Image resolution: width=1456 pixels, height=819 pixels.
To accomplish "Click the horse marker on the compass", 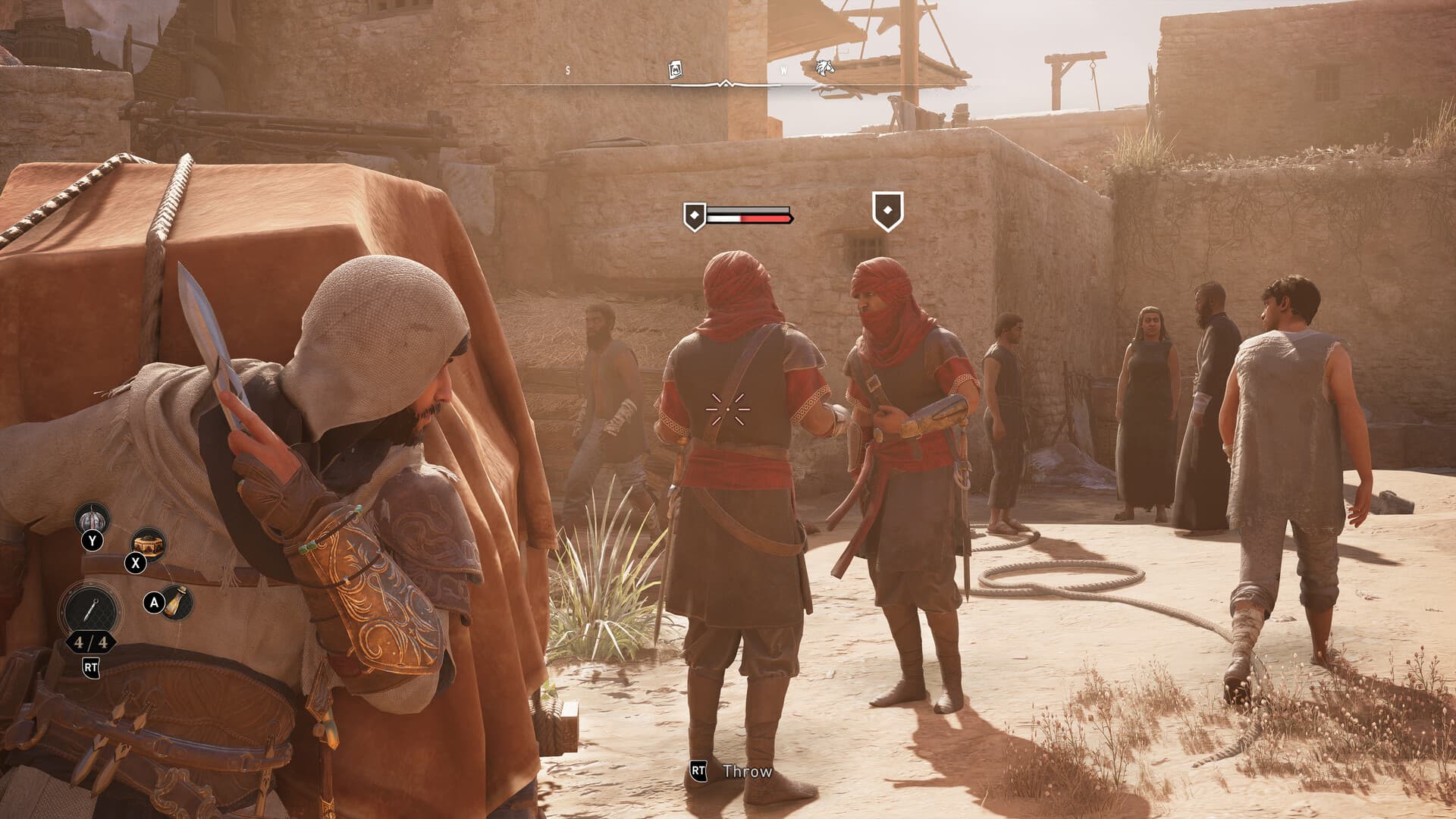I will [x=824, y=69].
